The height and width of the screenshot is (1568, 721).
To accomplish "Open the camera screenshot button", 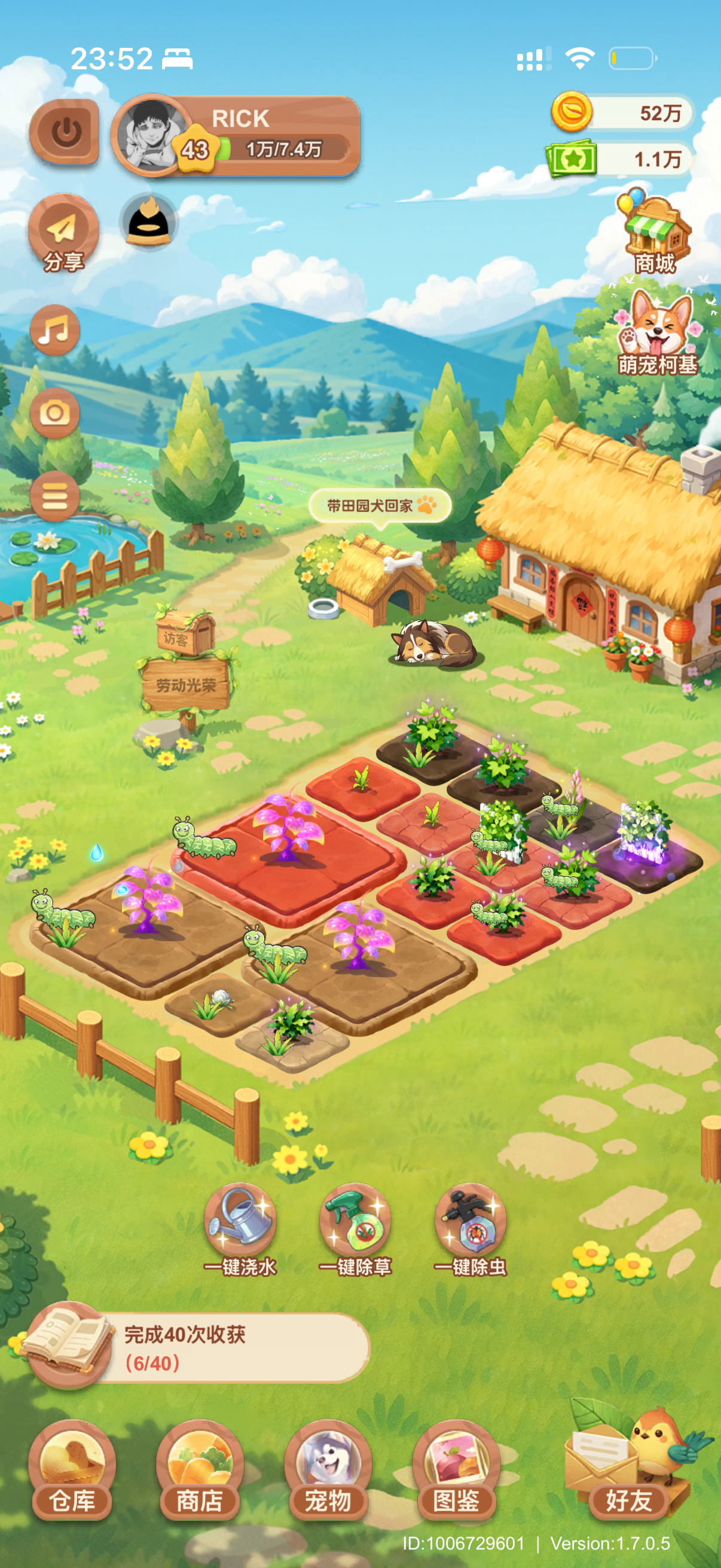I will coord(55,413).
